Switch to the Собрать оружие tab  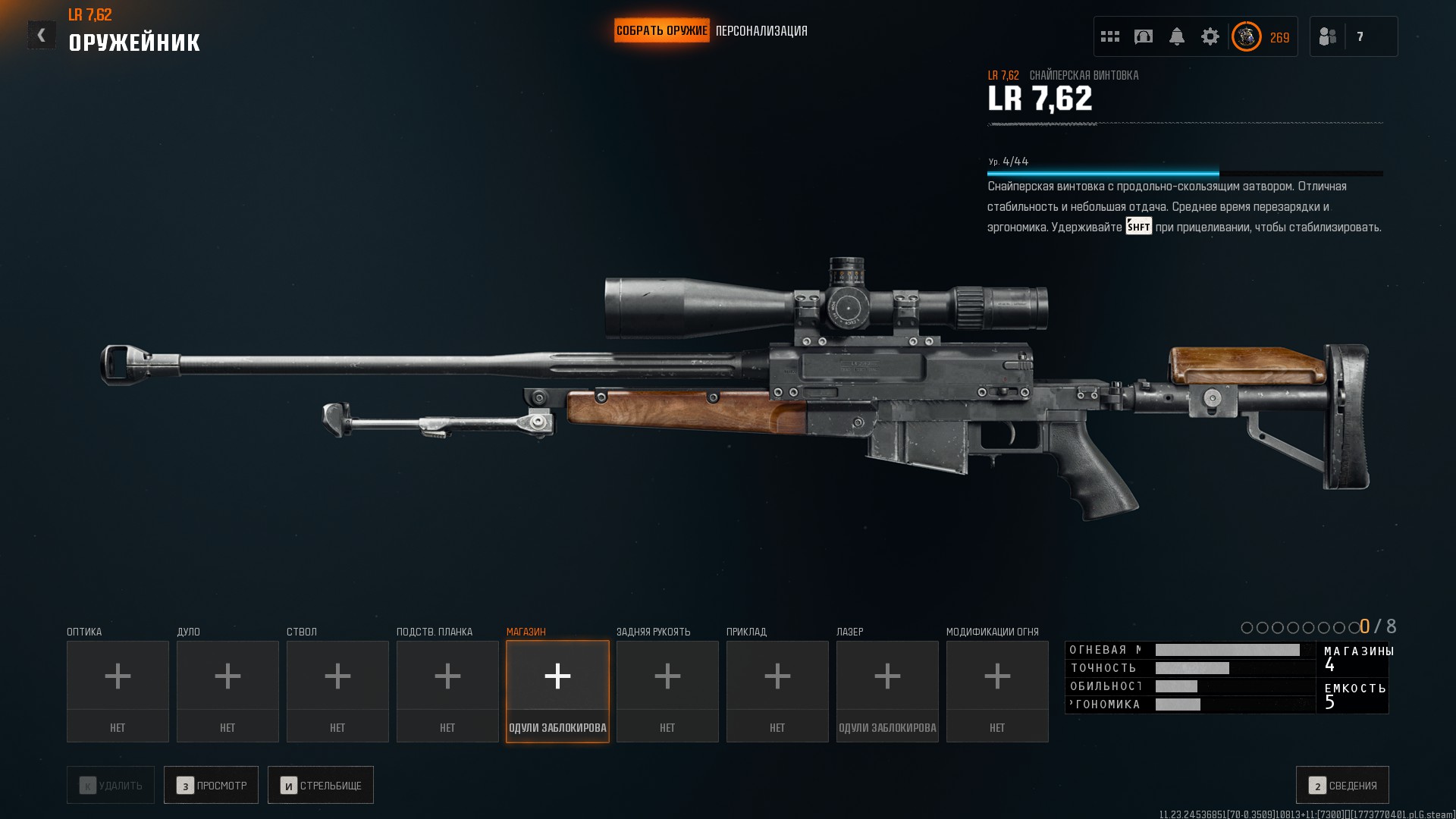click(x=661, y=31)
